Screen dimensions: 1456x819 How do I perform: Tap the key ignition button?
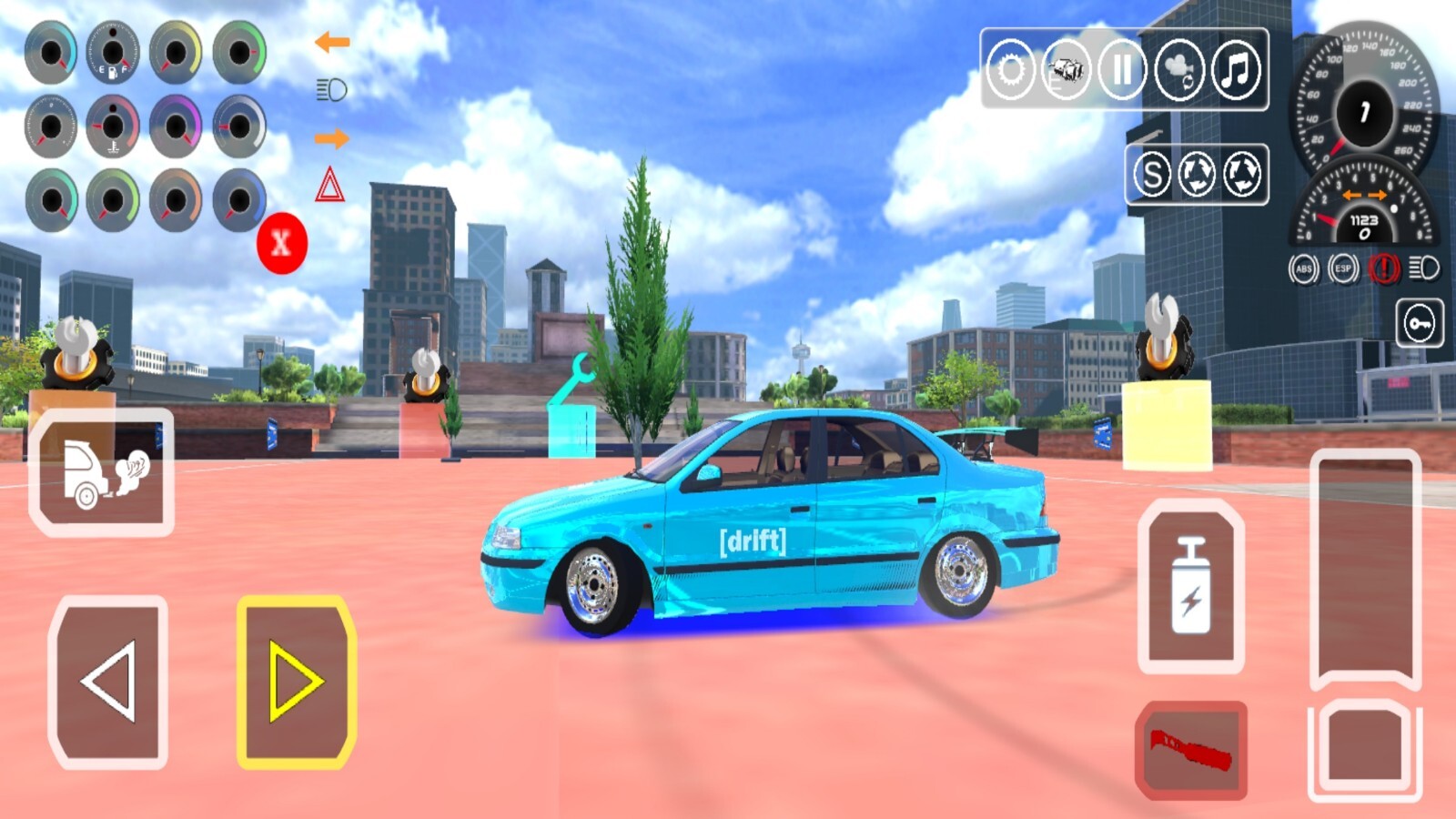coord(1420,323)
